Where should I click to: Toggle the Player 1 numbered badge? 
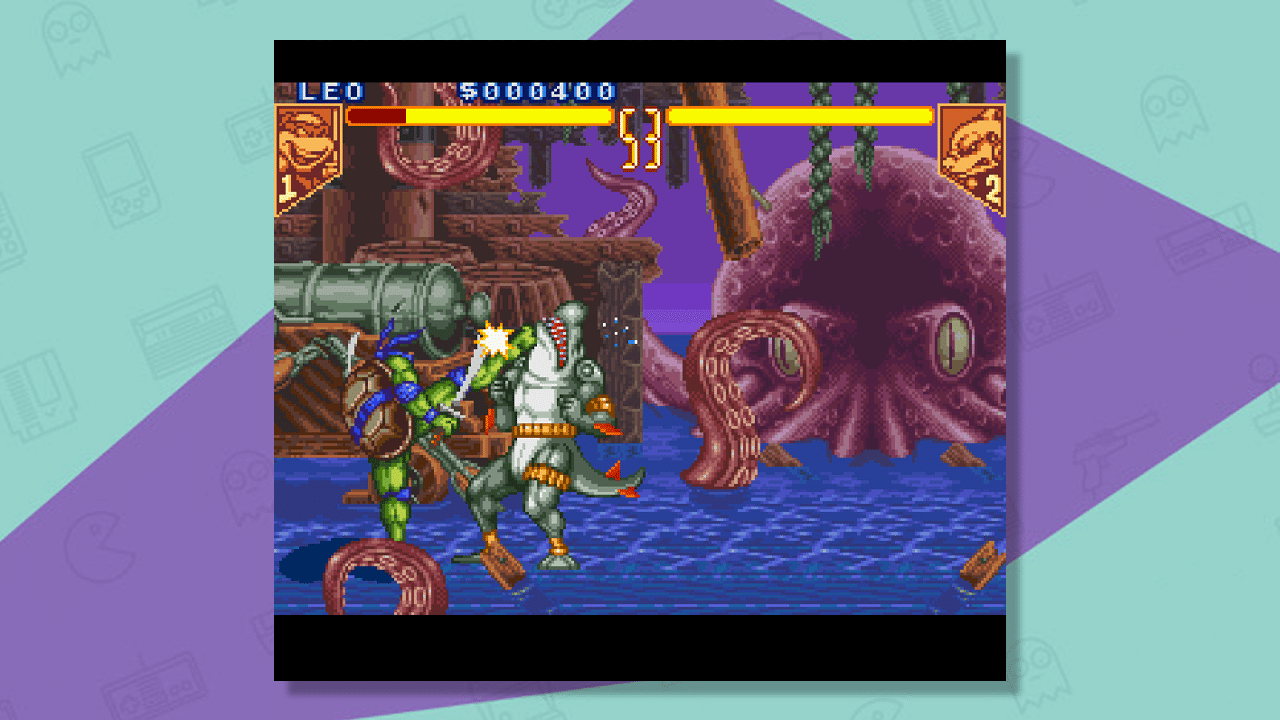285,187
